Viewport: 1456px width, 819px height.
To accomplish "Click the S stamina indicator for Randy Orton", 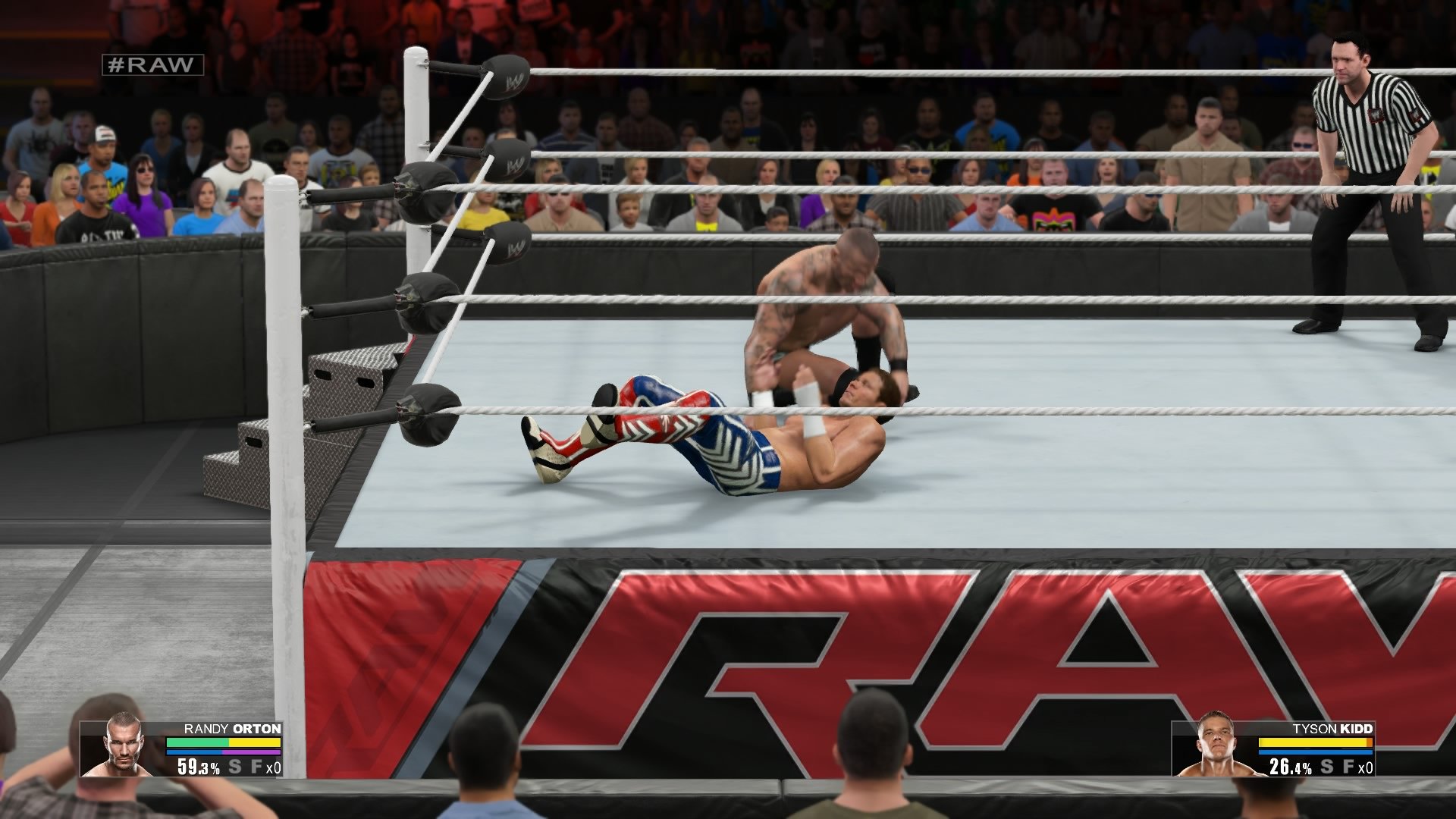I will click(x=235, y=767).
